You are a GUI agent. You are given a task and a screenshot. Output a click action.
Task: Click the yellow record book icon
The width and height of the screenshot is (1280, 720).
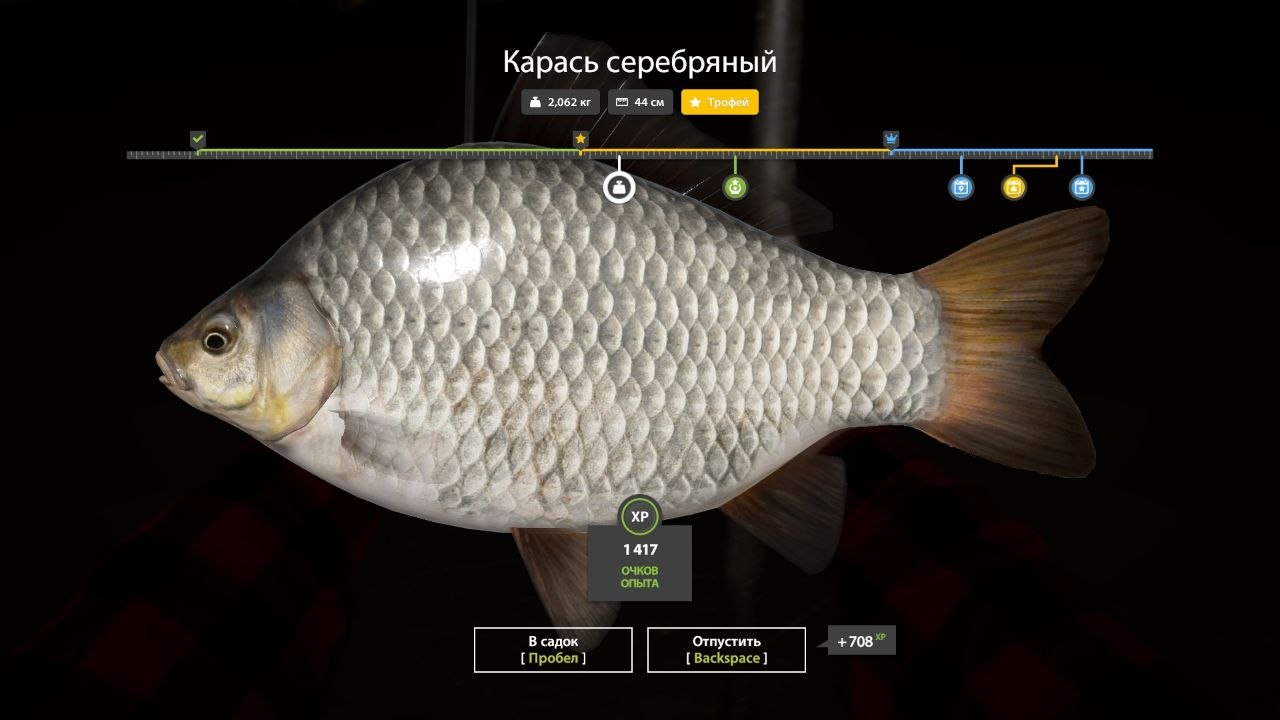pyautogui.click(x=1012, y=187)
